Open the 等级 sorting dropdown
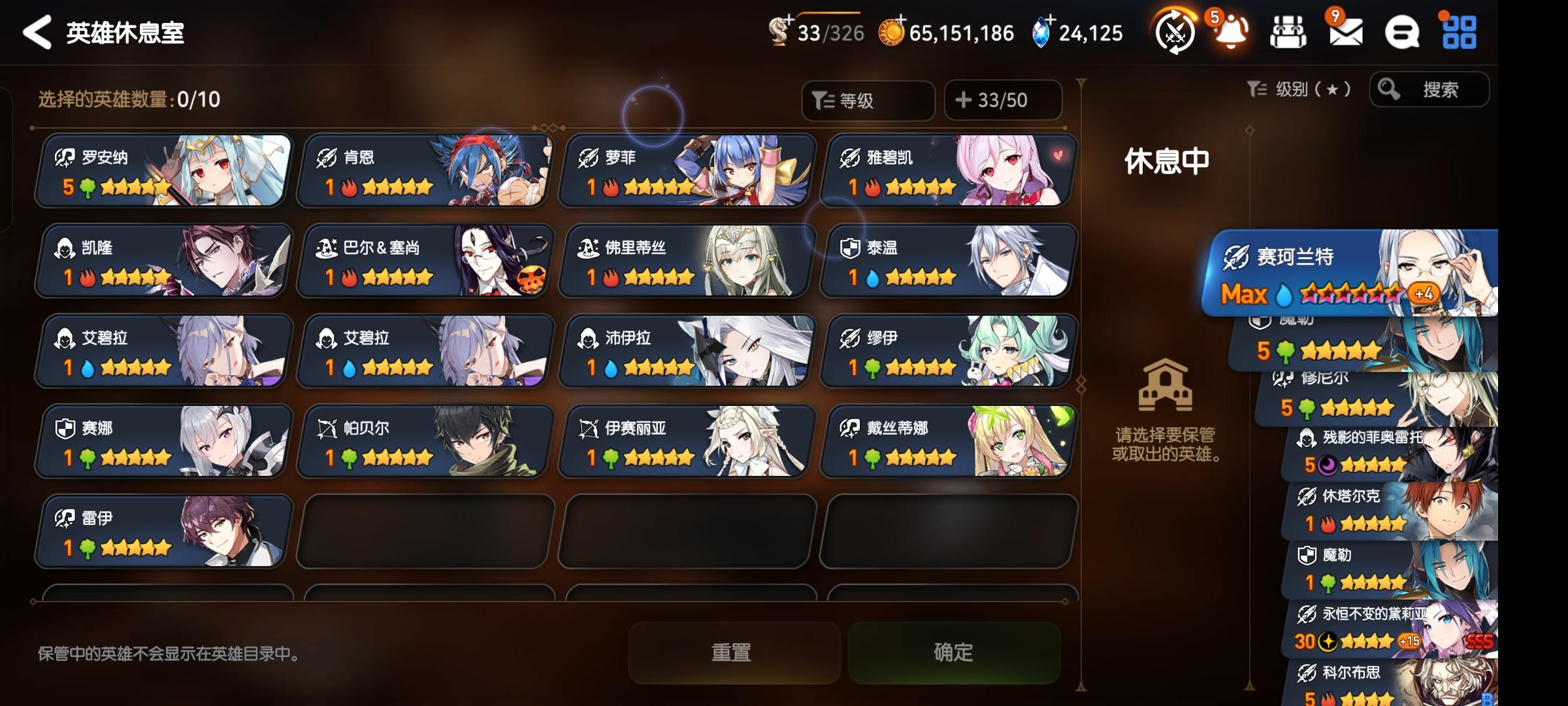The height and width of the screenshot is (706, 1568). [x=869, y=99]
